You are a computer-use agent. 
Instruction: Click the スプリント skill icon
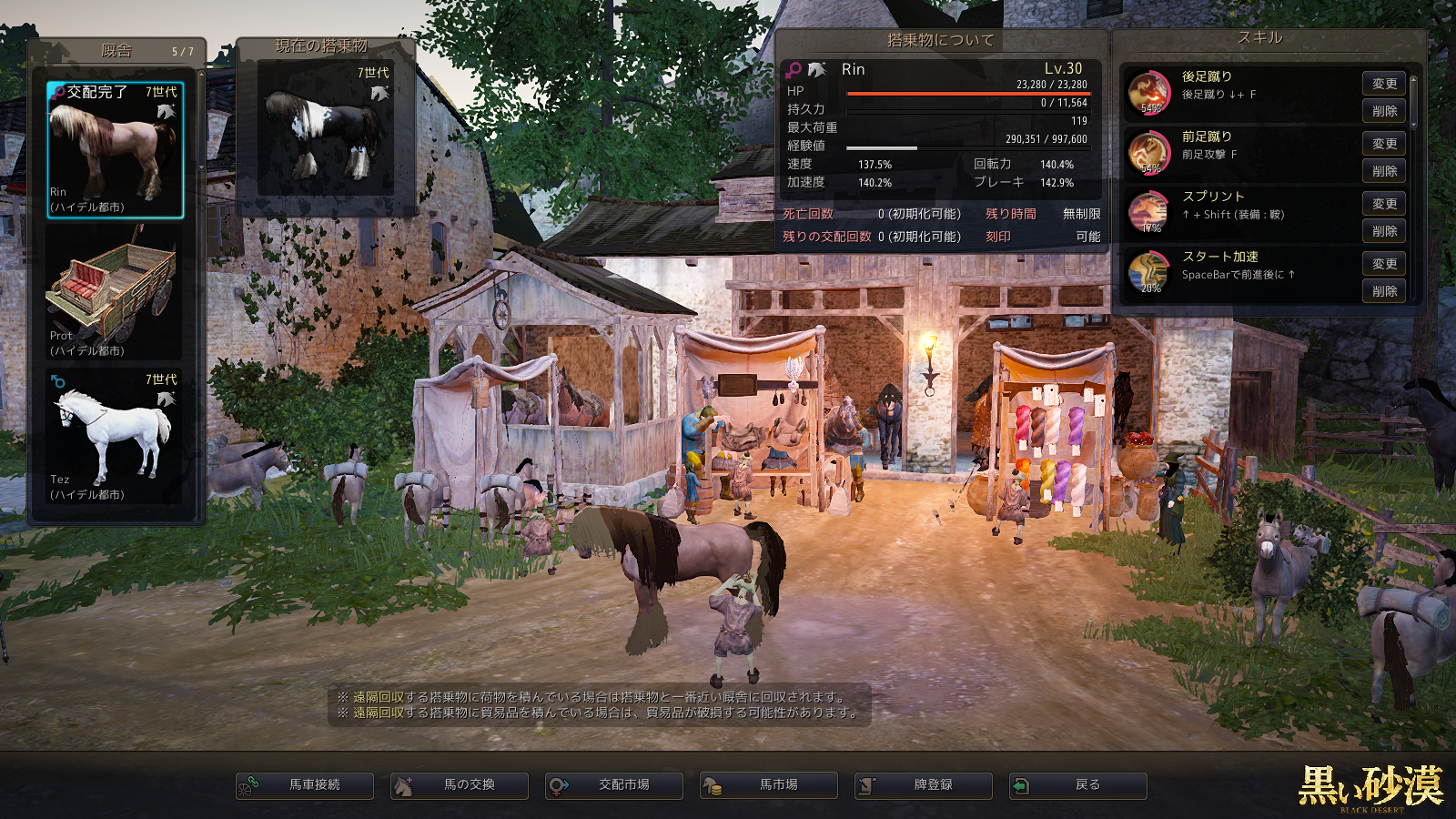tap(1149, 213)
